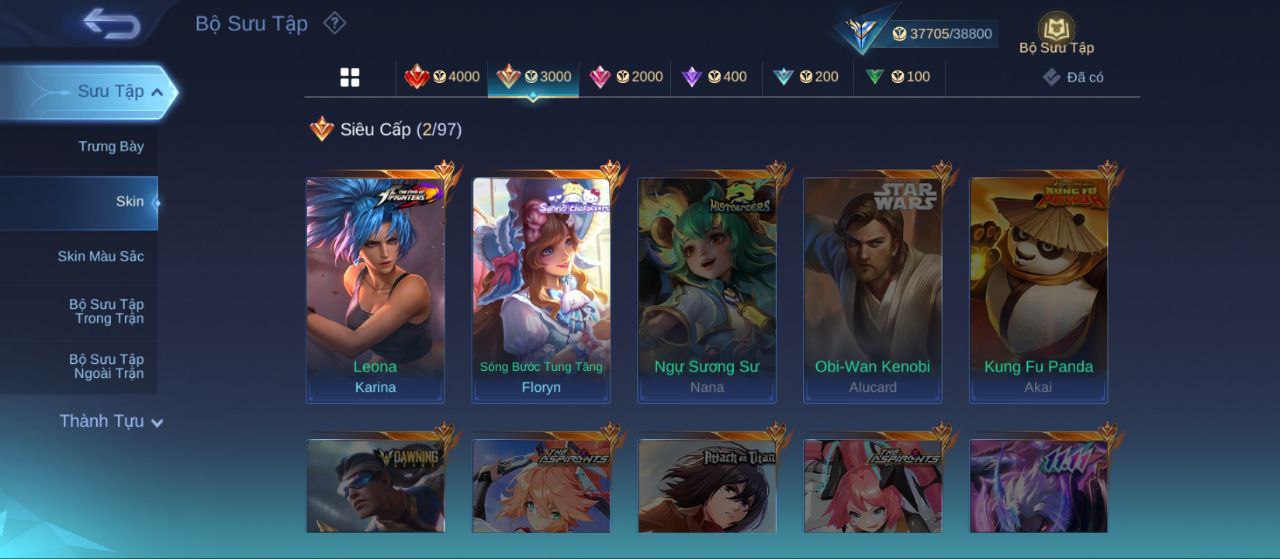Screen dimensions: 1280x559
Task: Open the collection help question mark
Action: tap(335, 23)
